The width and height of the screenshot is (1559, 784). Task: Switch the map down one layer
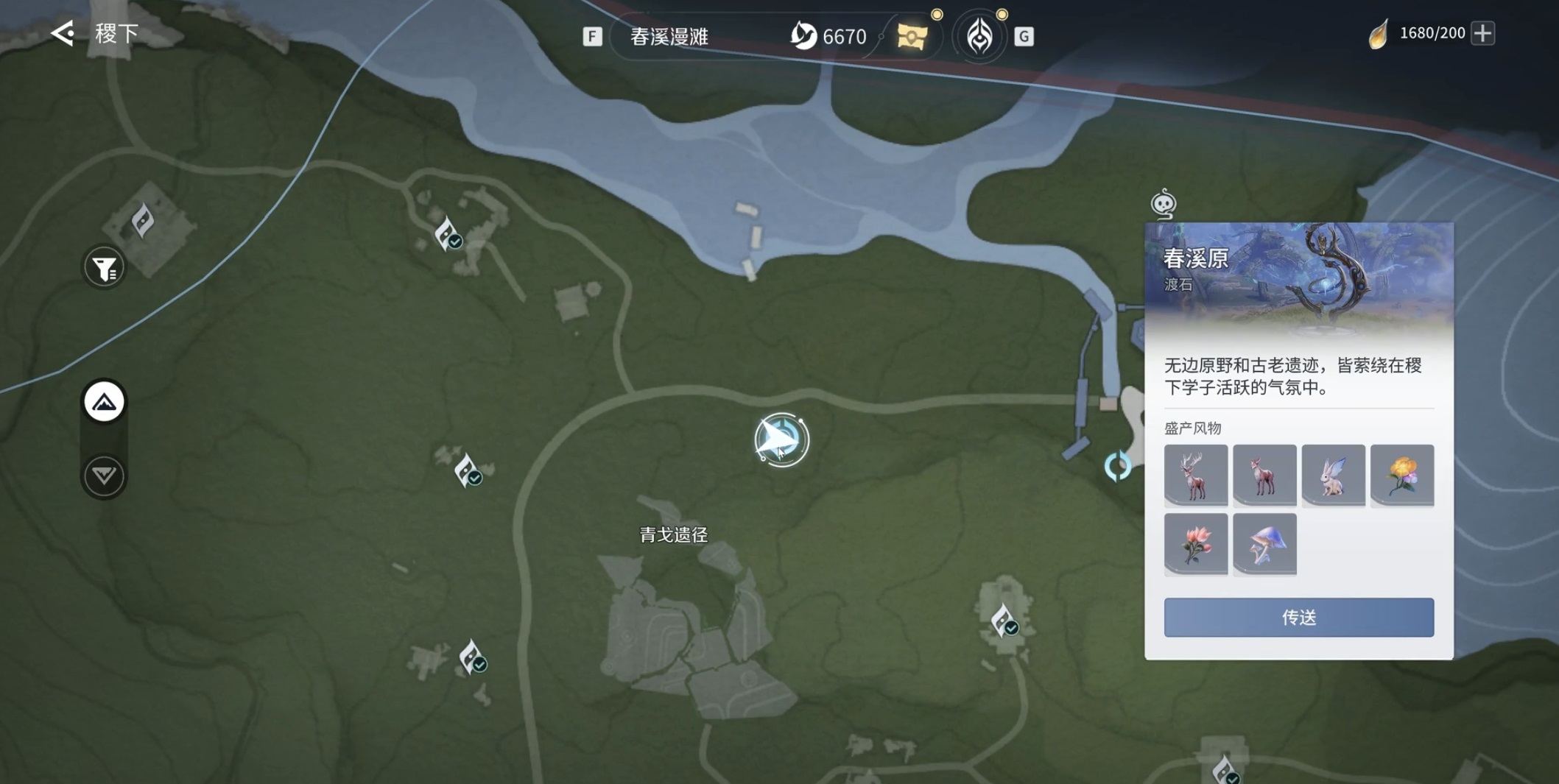[104, 476]
